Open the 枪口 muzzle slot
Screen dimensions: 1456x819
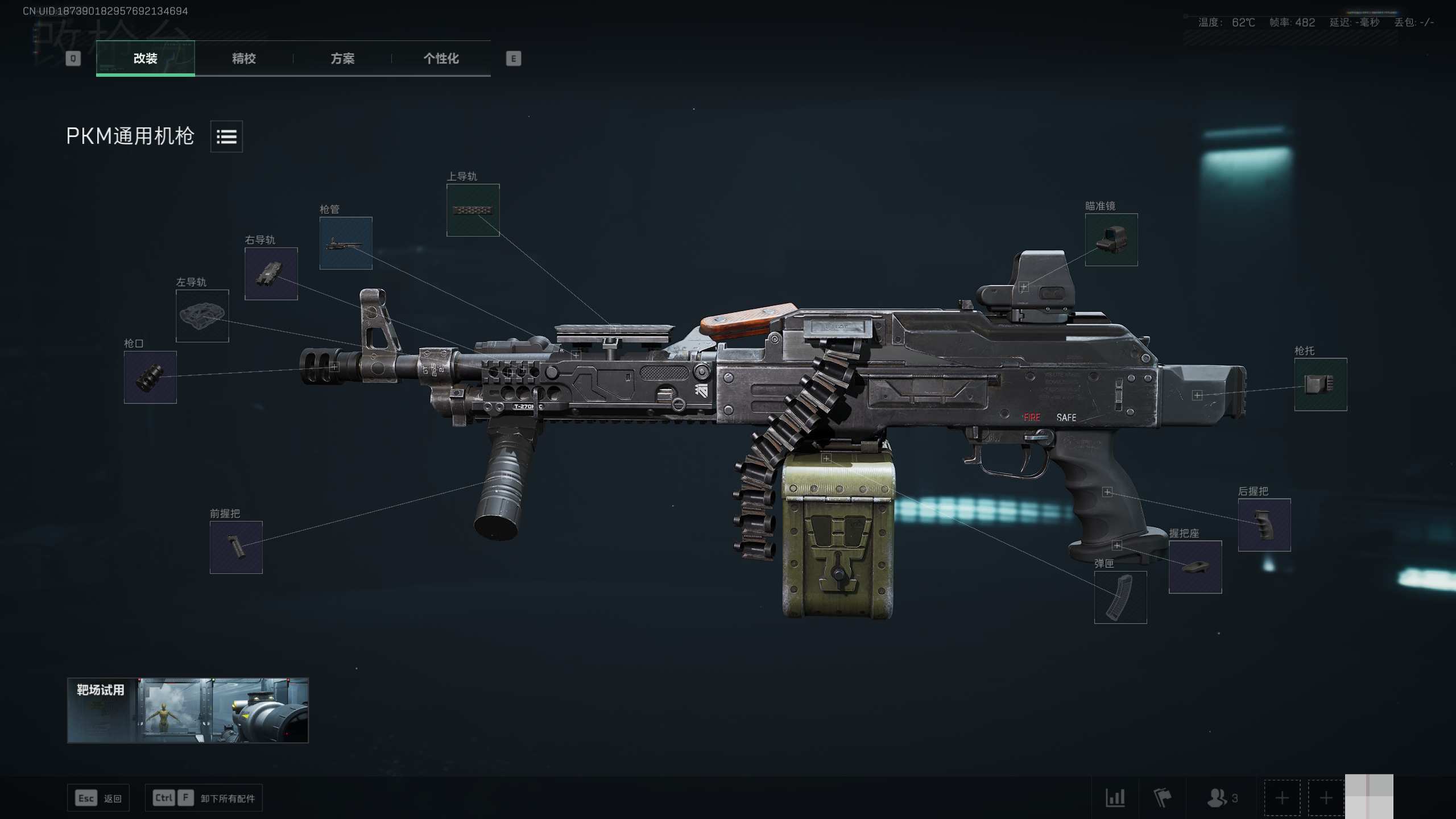(150, 377)
